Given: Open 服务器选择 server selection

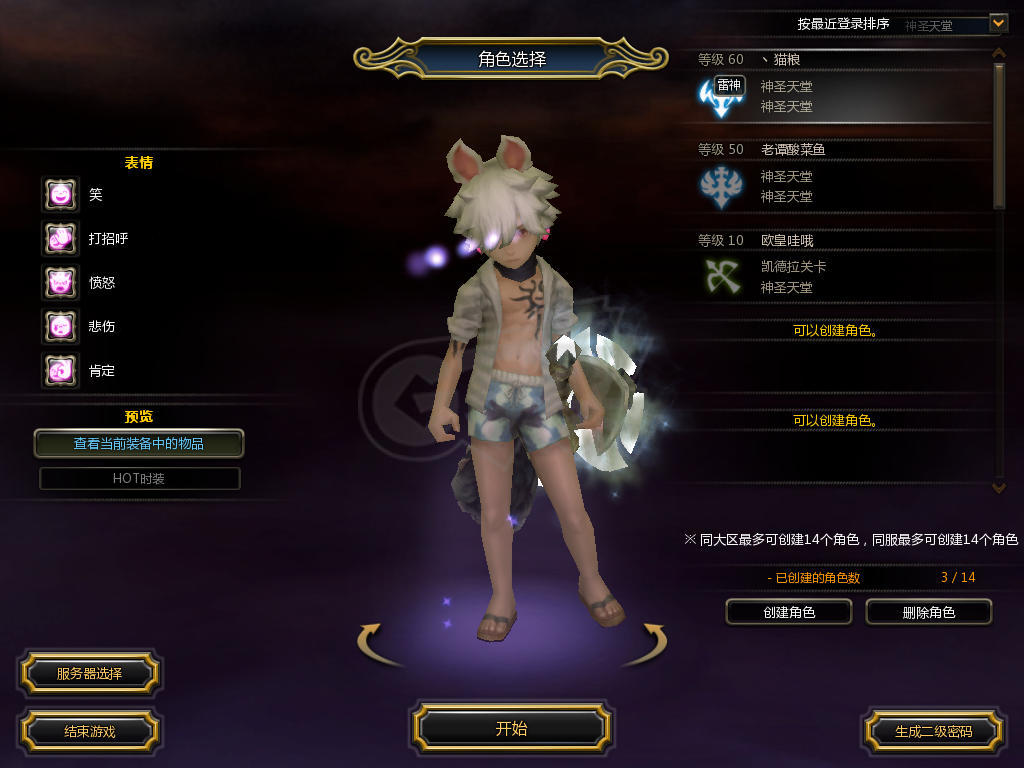Looking at the screenshot, I should [89, 674].
